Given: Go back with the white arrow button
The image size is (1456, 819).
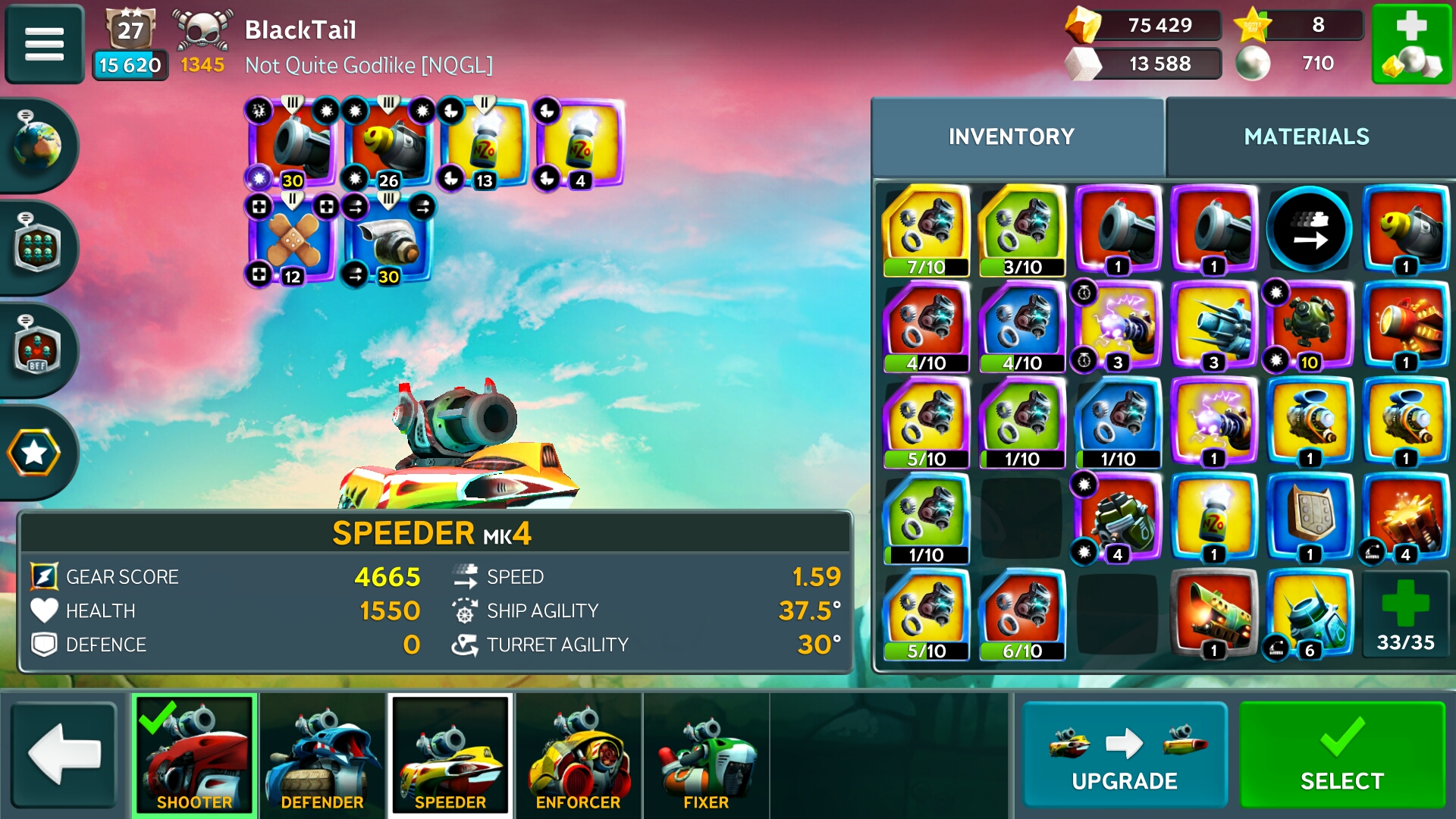Looking at the screenshot, I should [64, 754].
